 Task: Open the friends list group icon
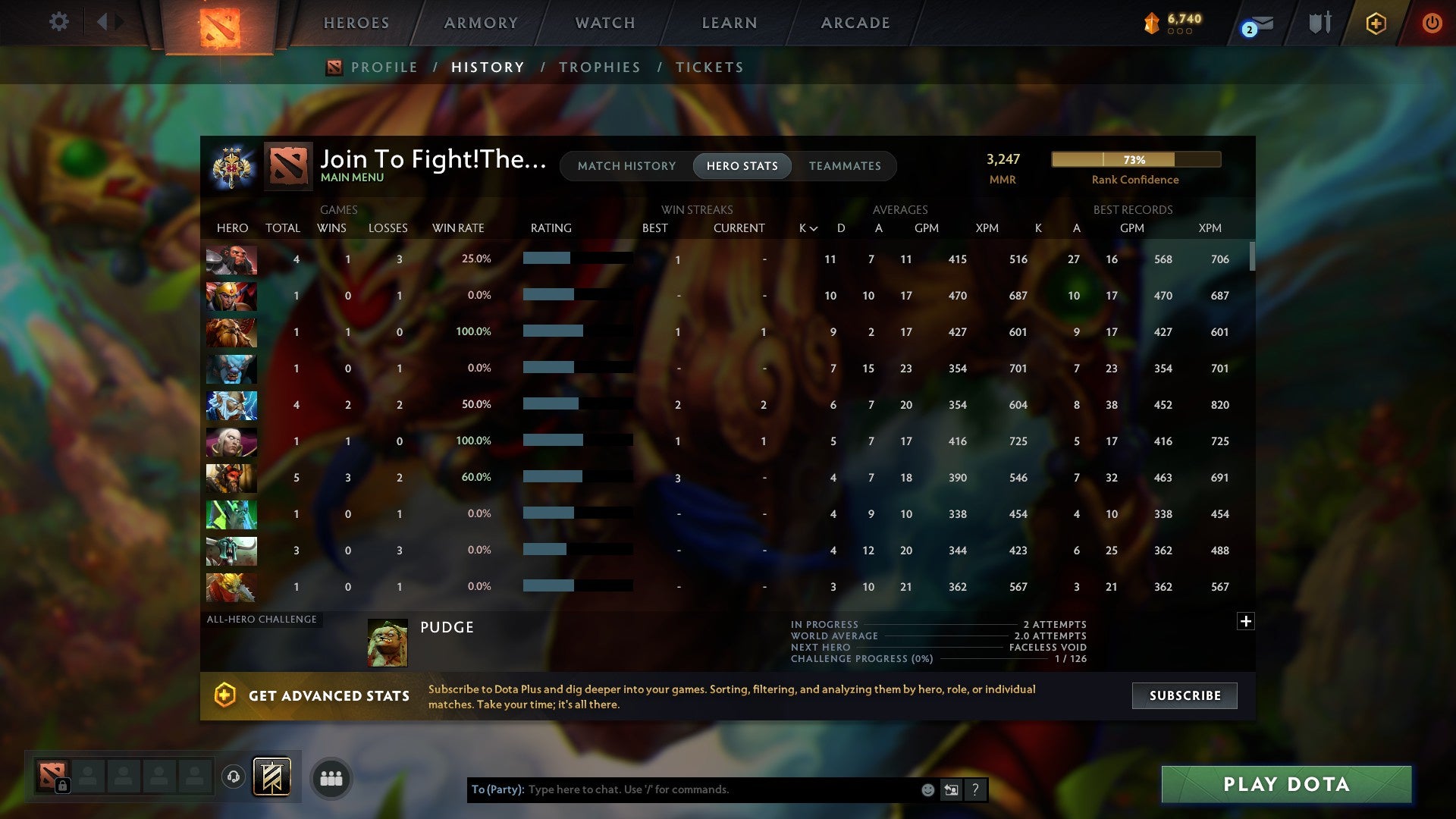331,778
